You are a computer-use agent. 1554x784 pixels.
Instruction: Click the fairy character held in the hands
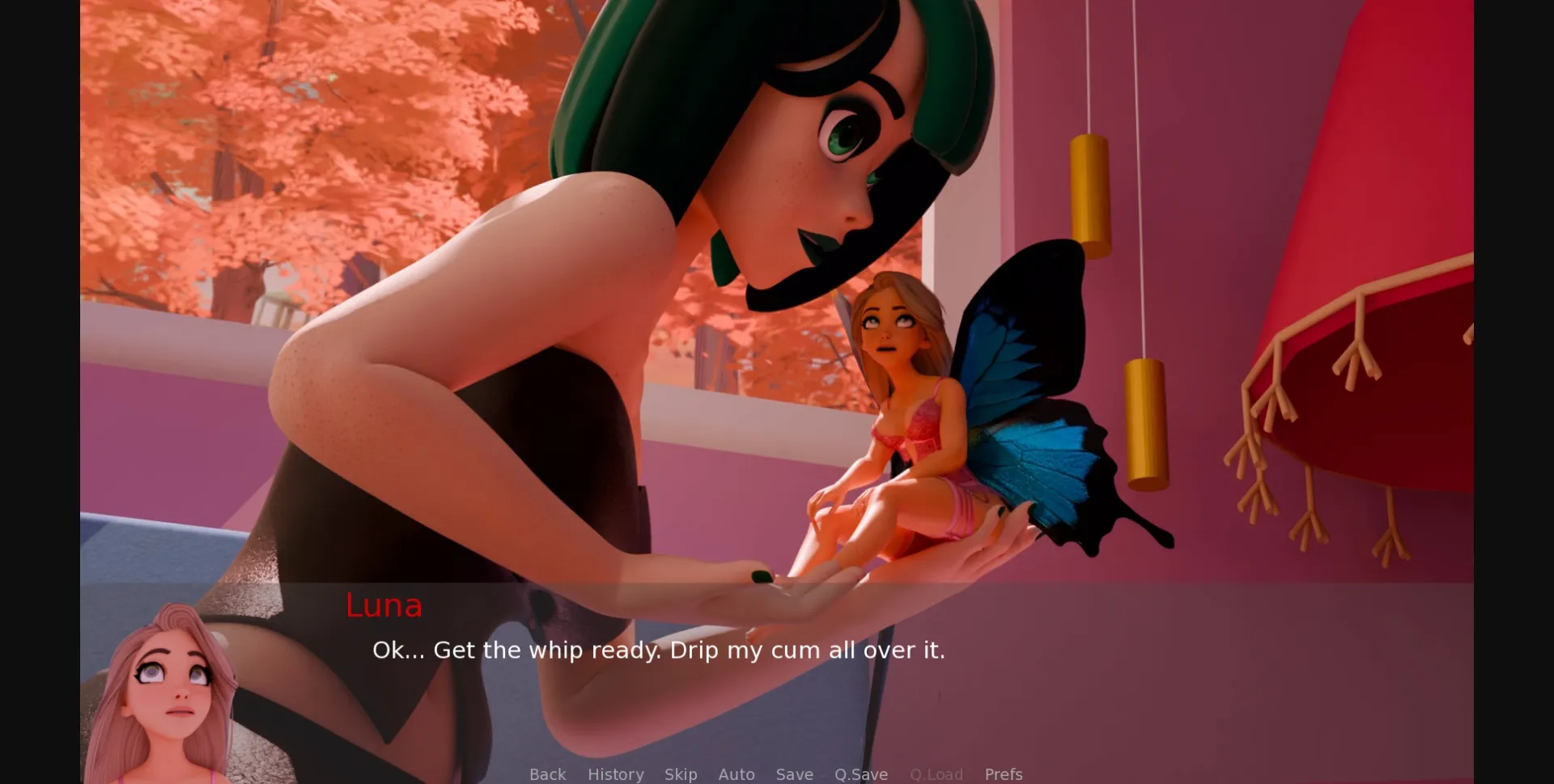pyautogui.click(x=906, y=405)
